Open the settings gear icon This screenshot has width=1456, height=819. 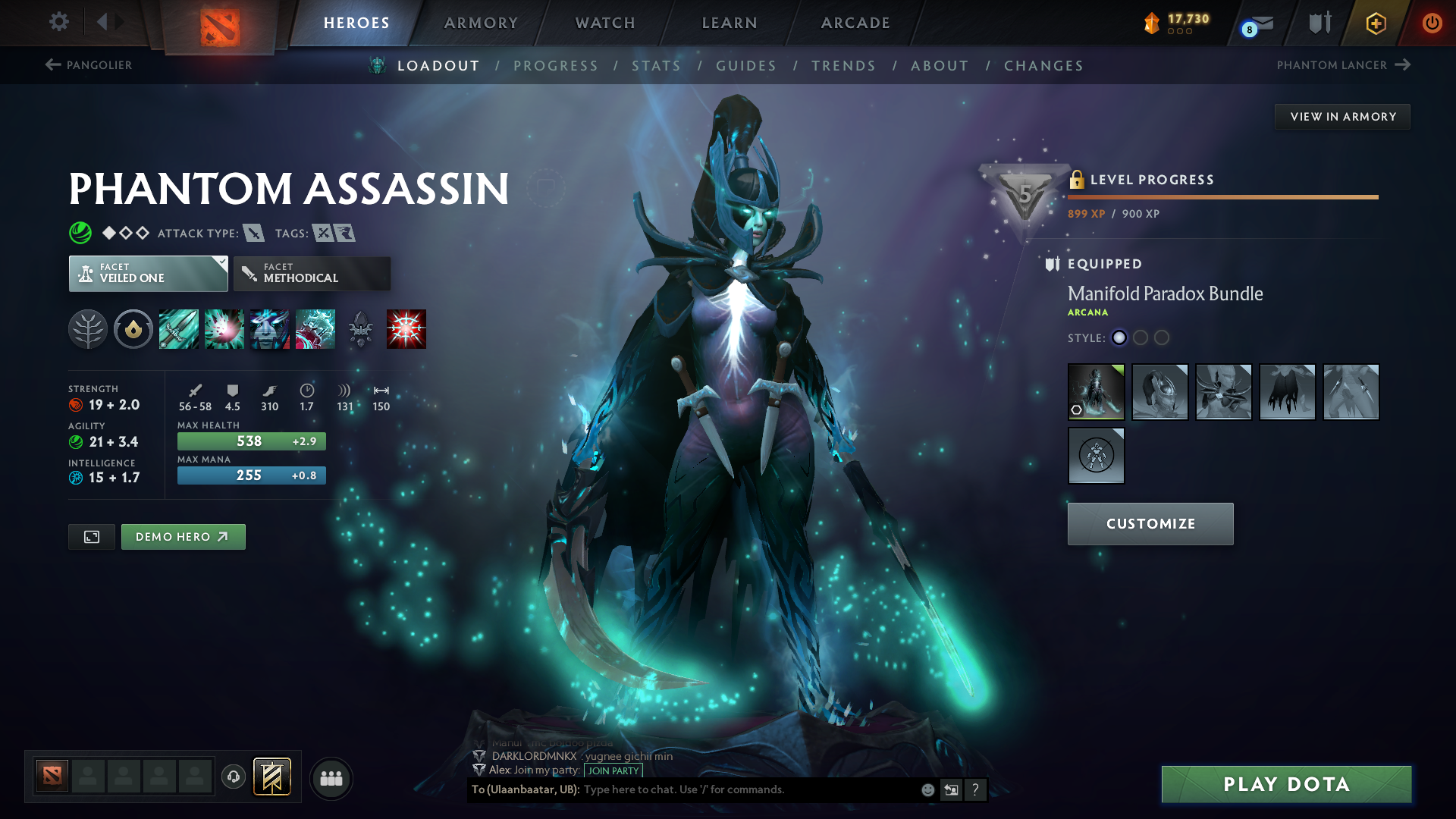coord(58,23)
